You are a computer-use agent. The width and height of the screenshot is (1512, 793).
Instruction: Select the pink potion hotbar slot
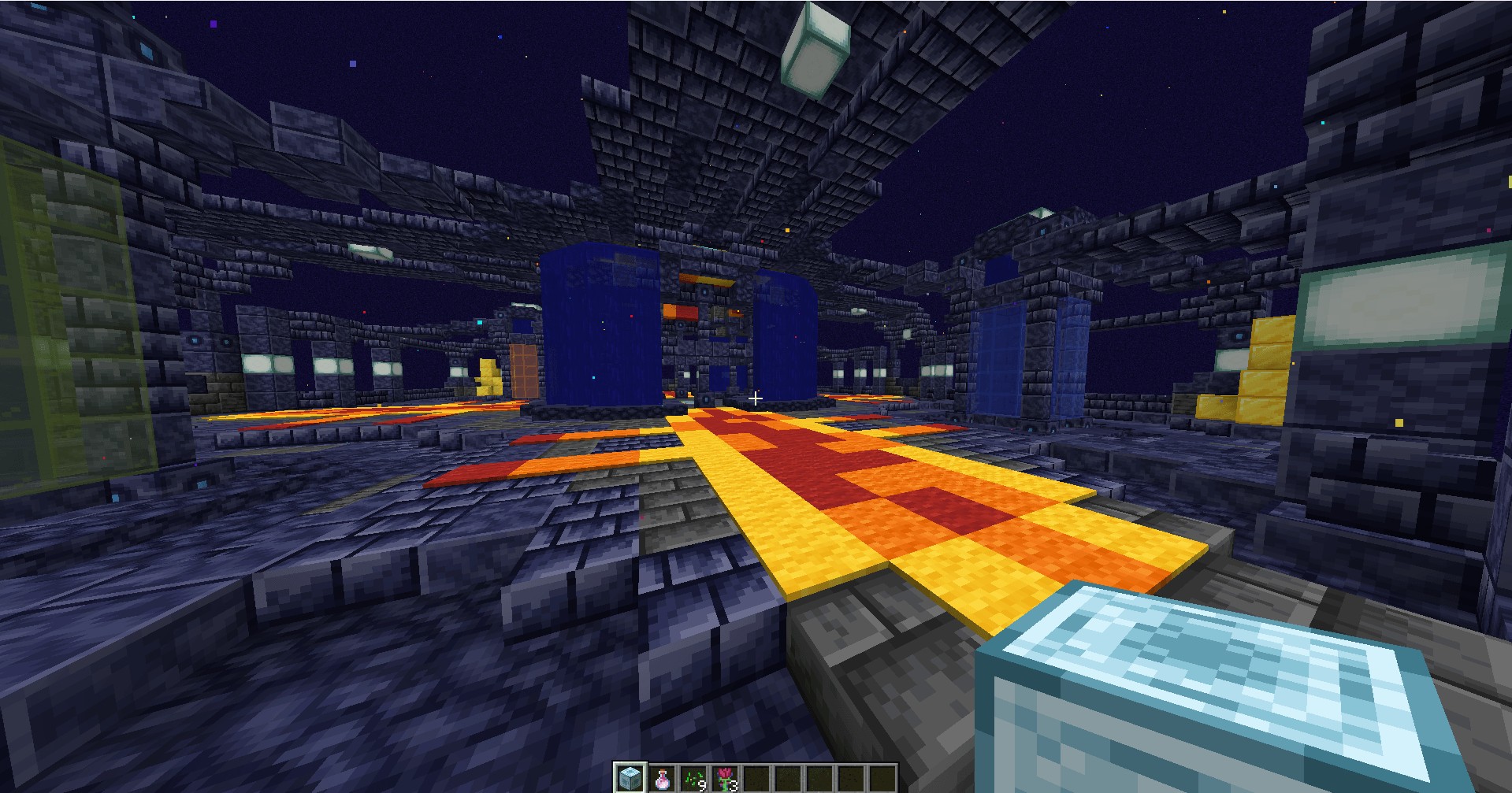pyautogui.click(x=661, y=778)
